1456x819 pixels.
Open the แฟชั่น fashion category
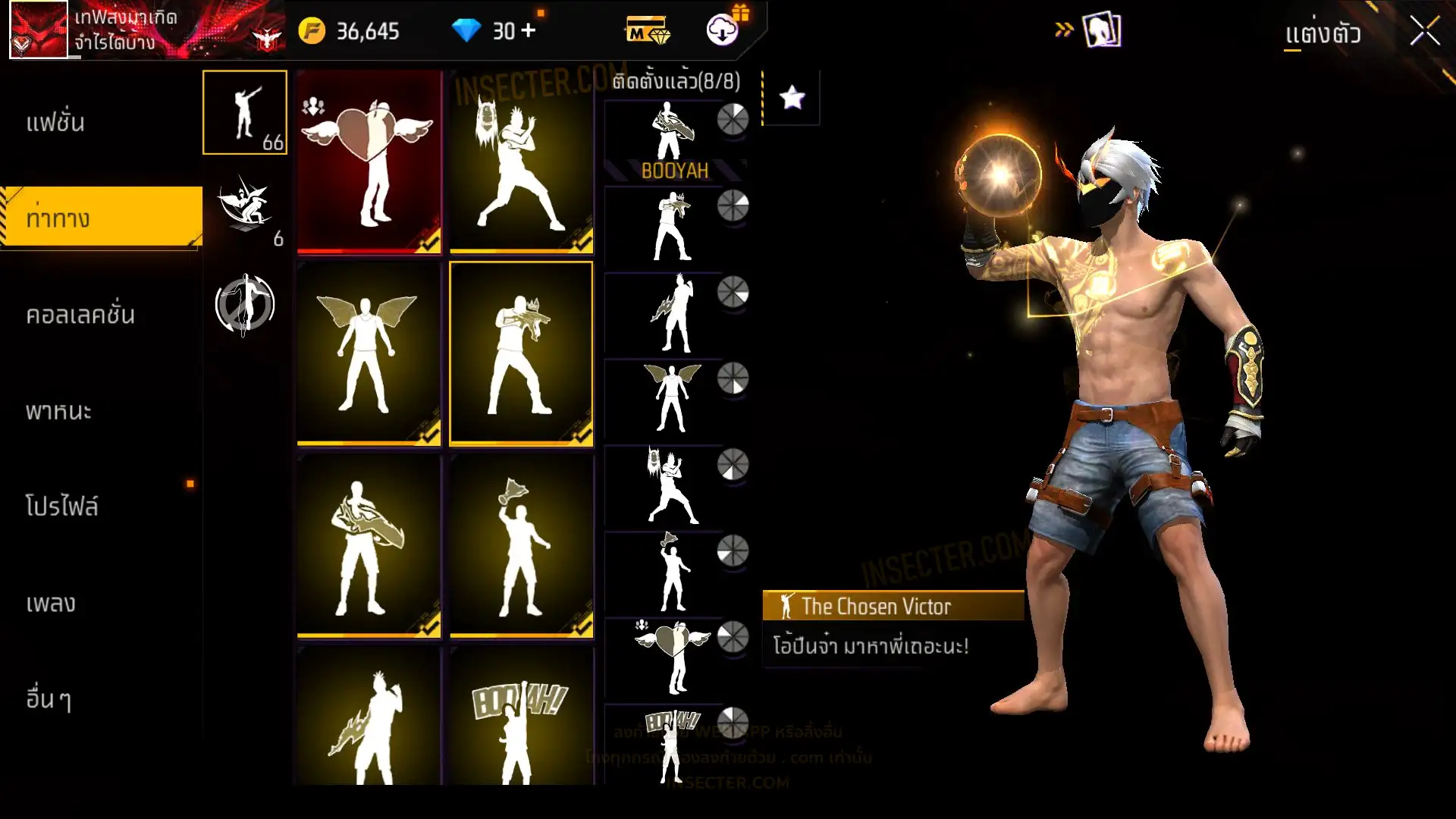[55, 123]
